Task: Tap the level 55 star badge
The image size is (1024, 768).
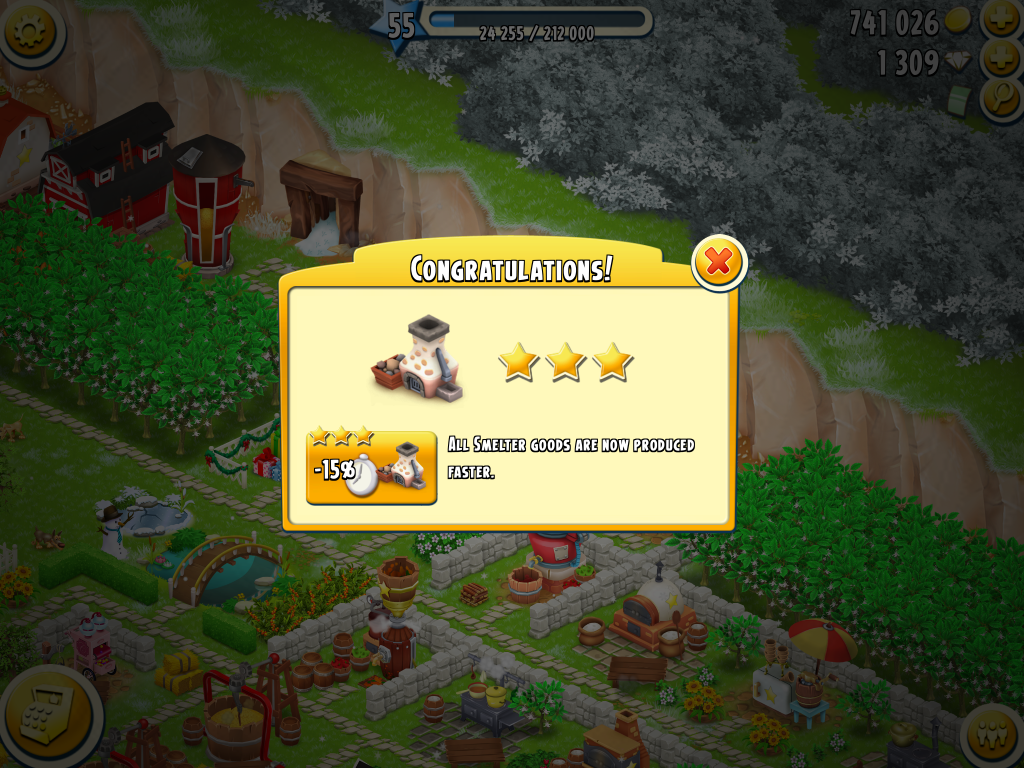Action: tap(401, 25)
